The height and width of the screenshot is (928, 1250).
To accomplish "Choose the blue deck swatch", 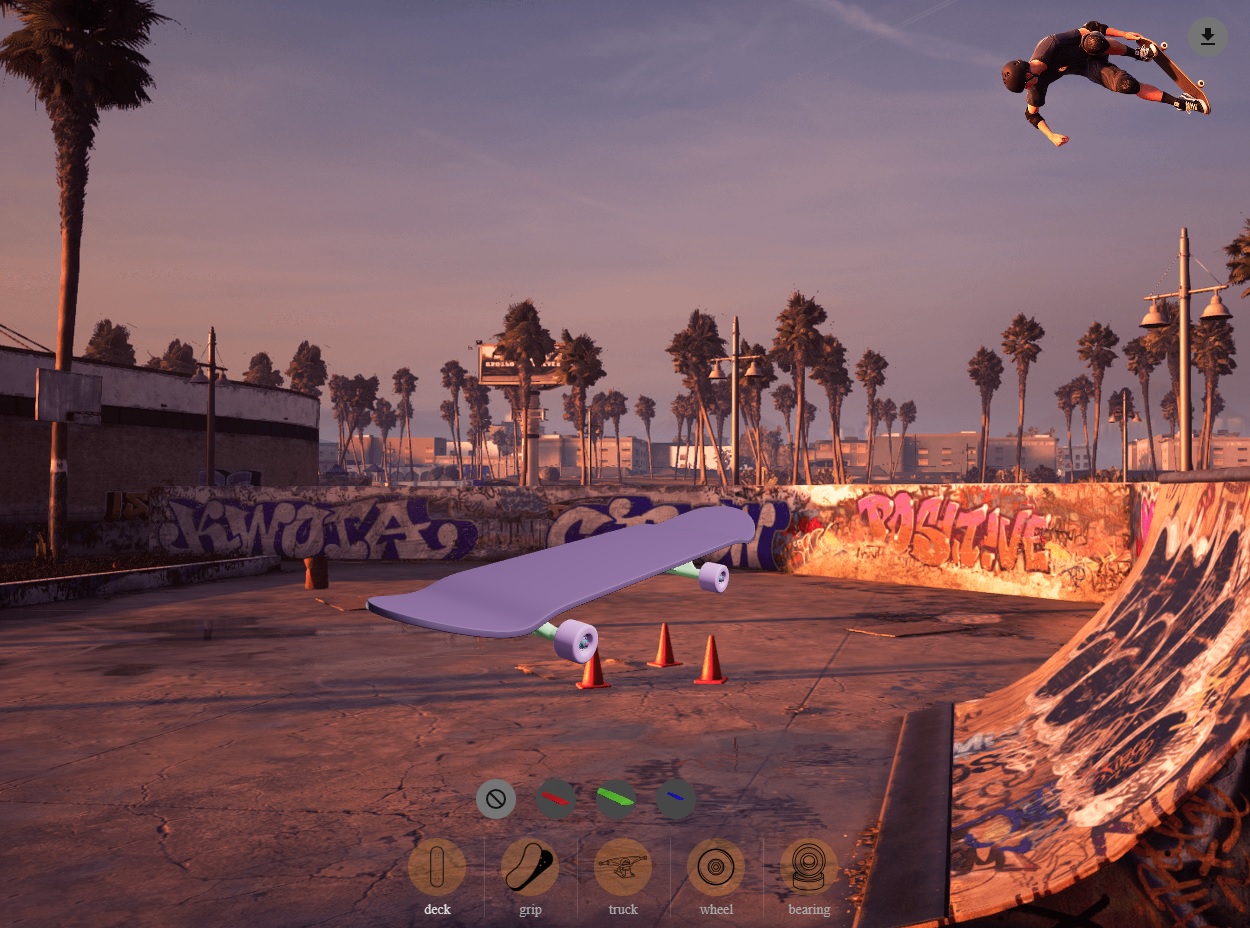I will click(676, 799).
